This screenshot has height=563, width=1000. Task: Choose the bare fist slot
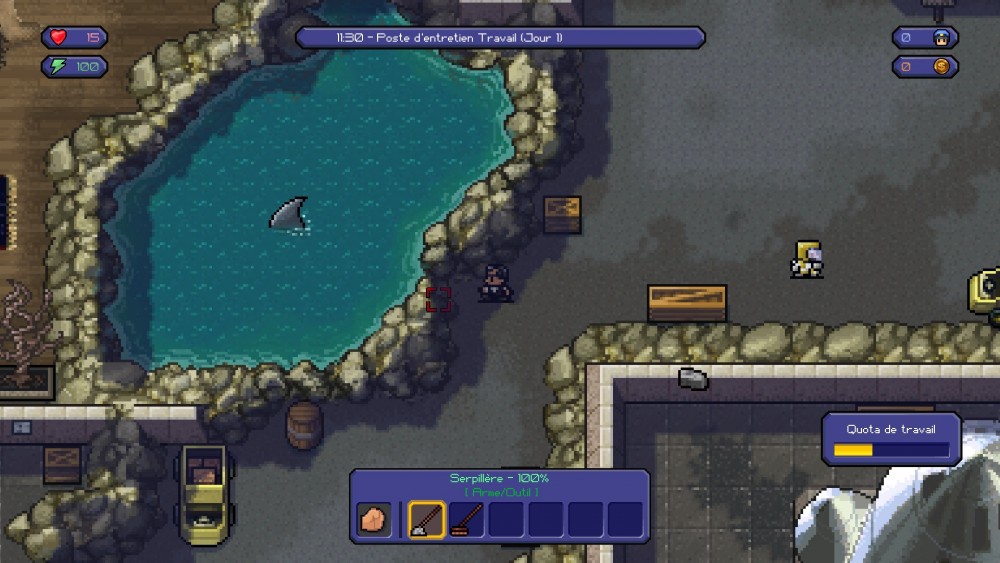[375, 520]
